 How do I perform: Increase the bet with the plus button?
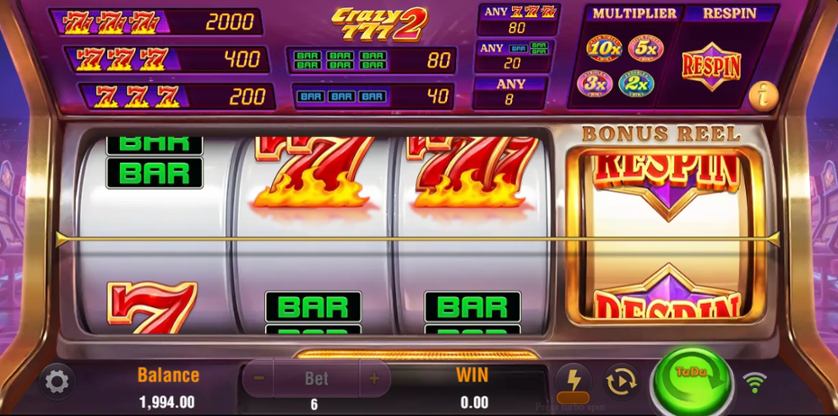374,379
